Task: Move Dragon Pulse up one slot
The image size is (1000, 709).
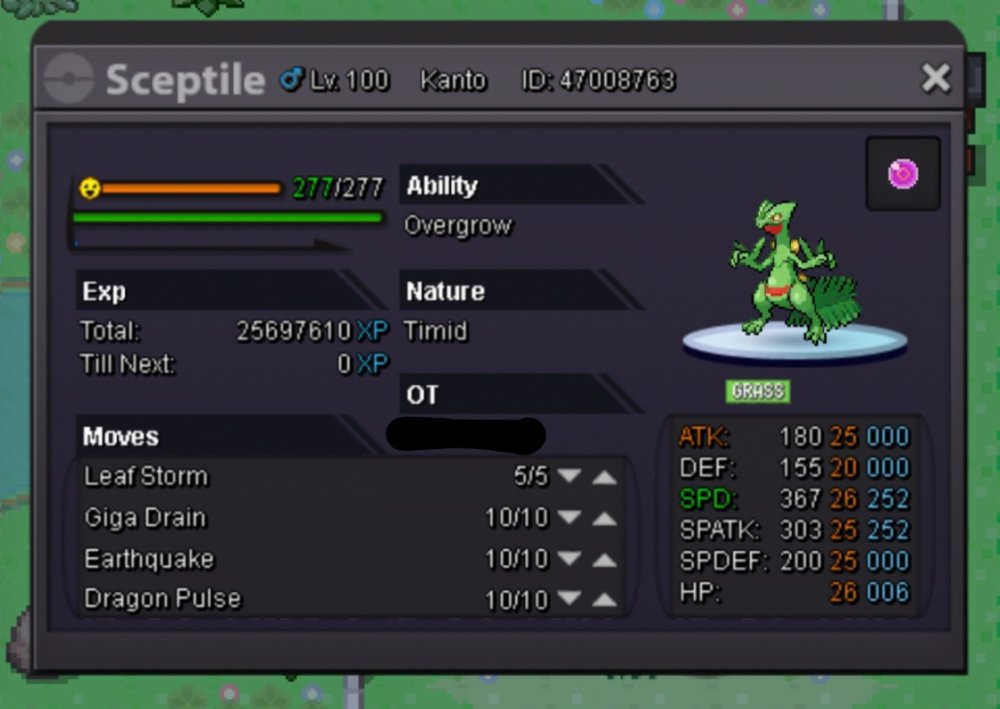Action: [604, 599]
